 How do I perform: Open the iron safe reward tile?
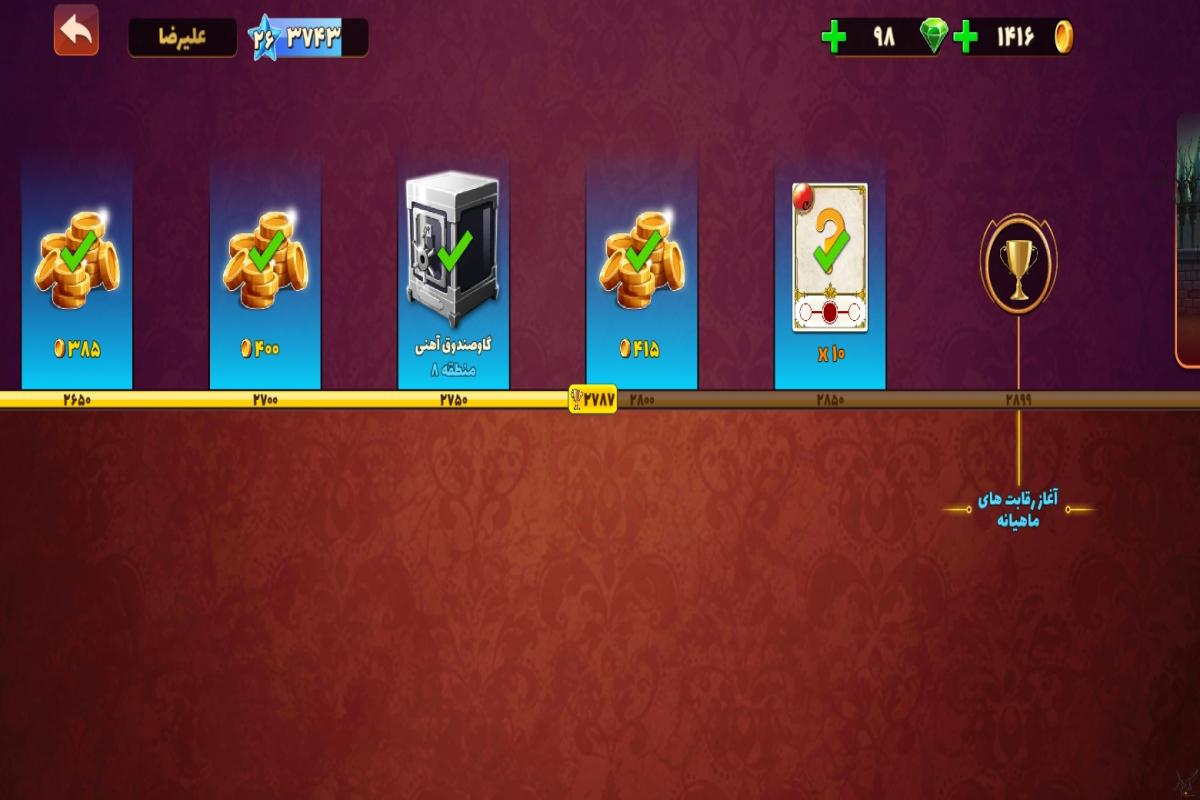point(453,272)
